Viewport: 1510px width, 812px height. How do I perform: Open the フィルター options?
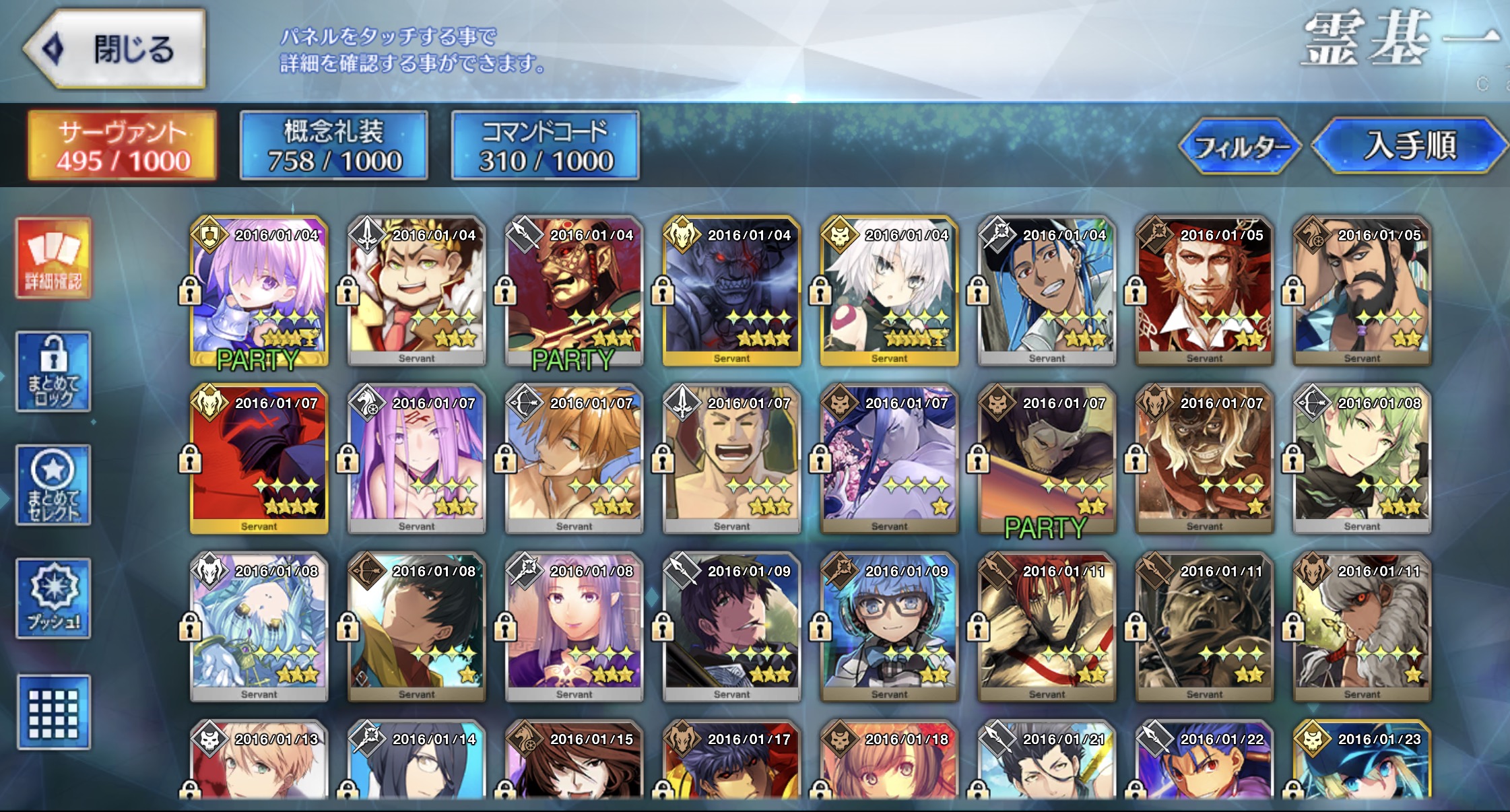click(x=1240, y=145)
